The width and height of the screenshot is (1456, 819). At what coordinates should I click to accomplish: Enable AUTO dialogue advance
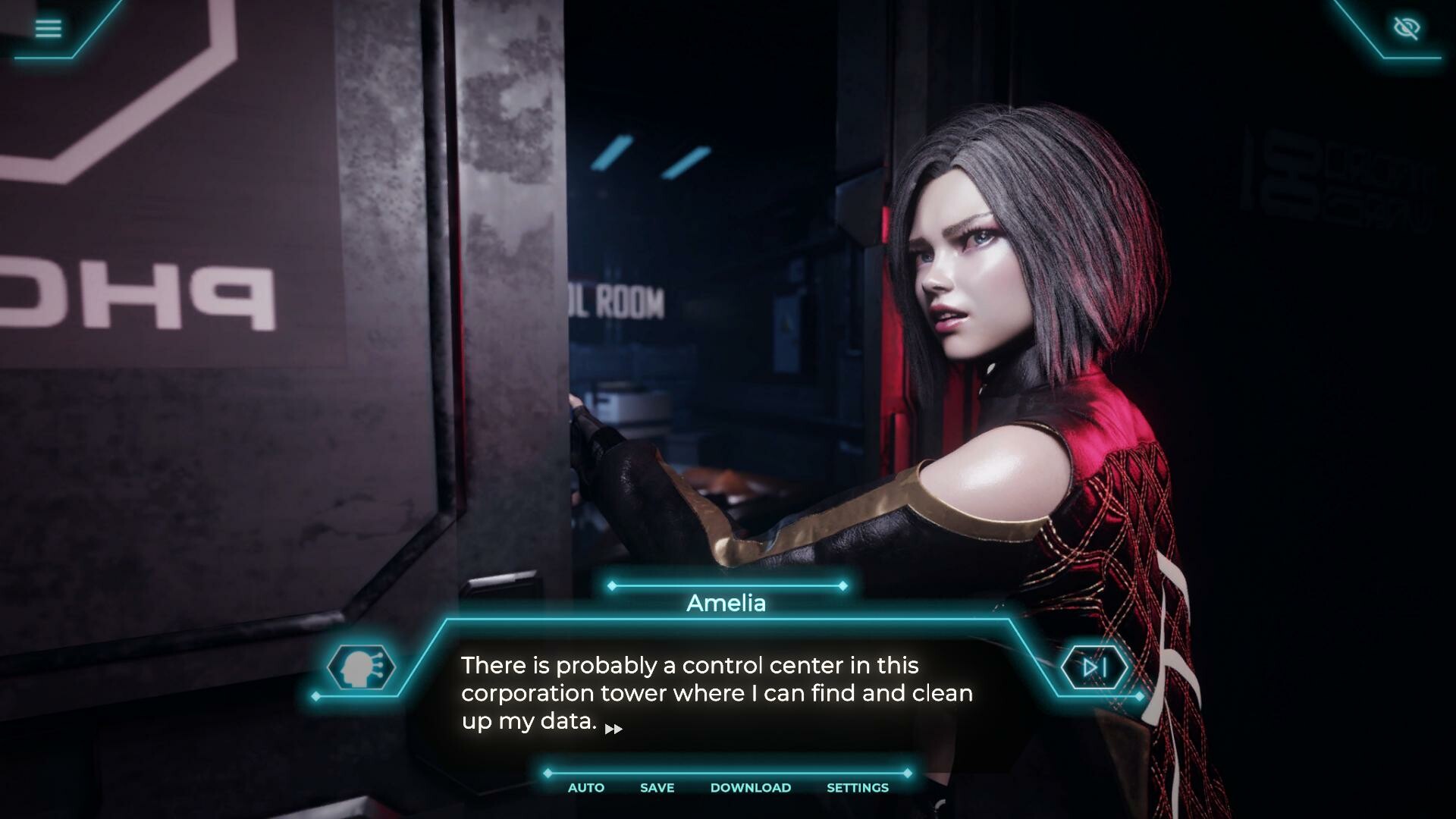coord(586,788)
